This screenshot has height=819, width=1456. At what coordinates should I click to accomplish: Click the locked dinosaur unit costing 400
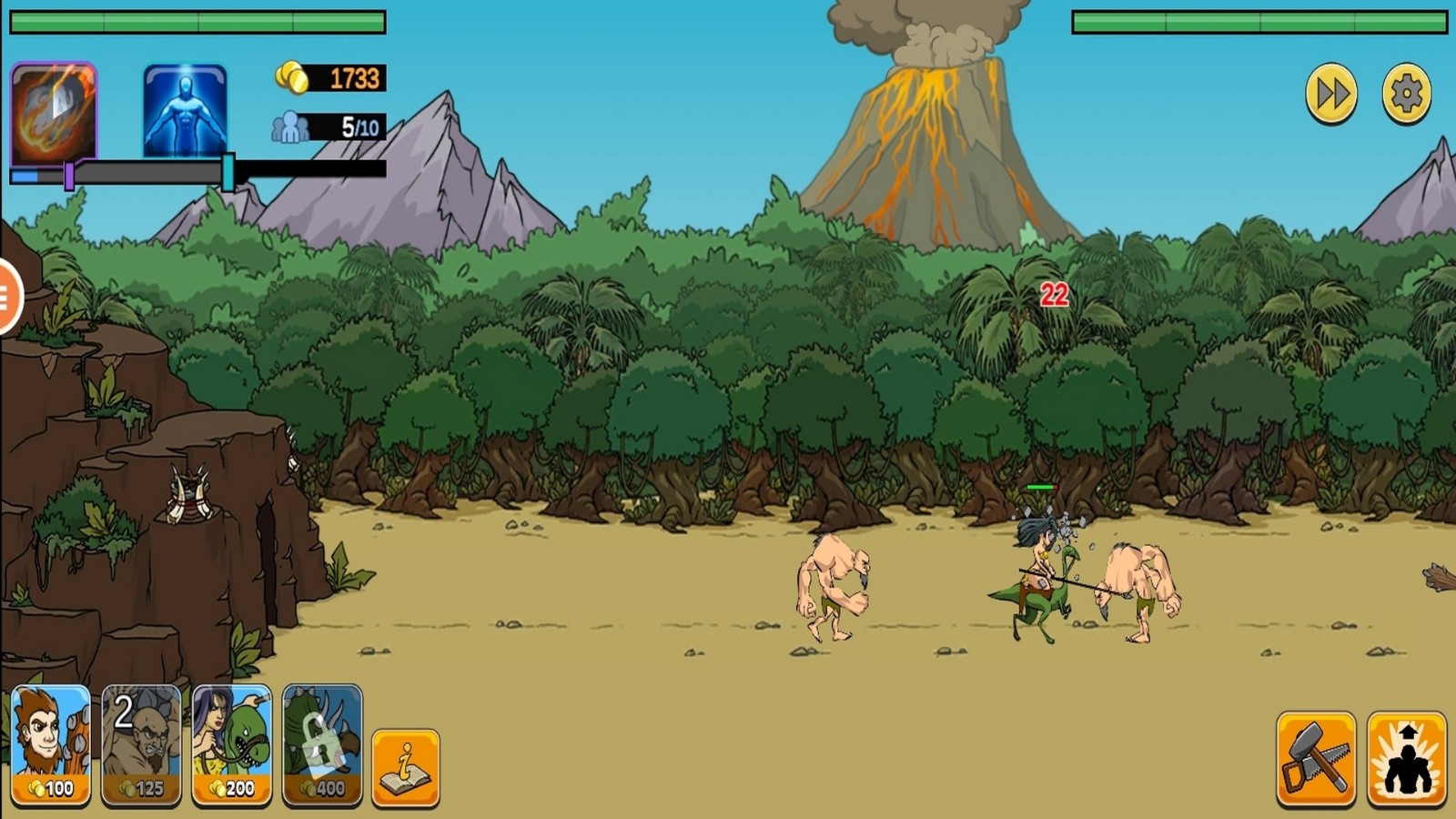pos(322,745)
